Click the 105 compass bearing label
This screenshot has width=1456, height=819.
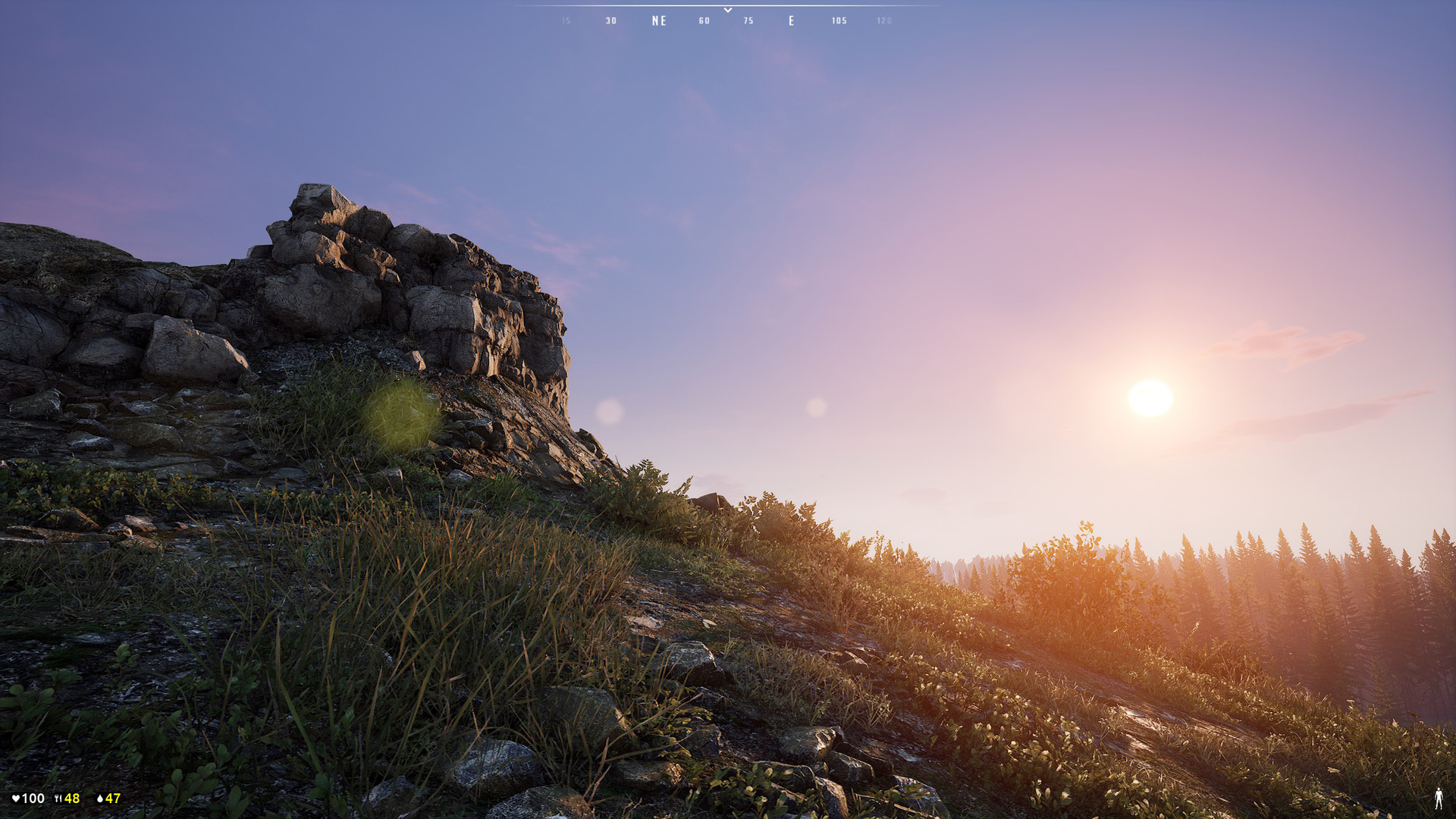[x=839, y=21]
